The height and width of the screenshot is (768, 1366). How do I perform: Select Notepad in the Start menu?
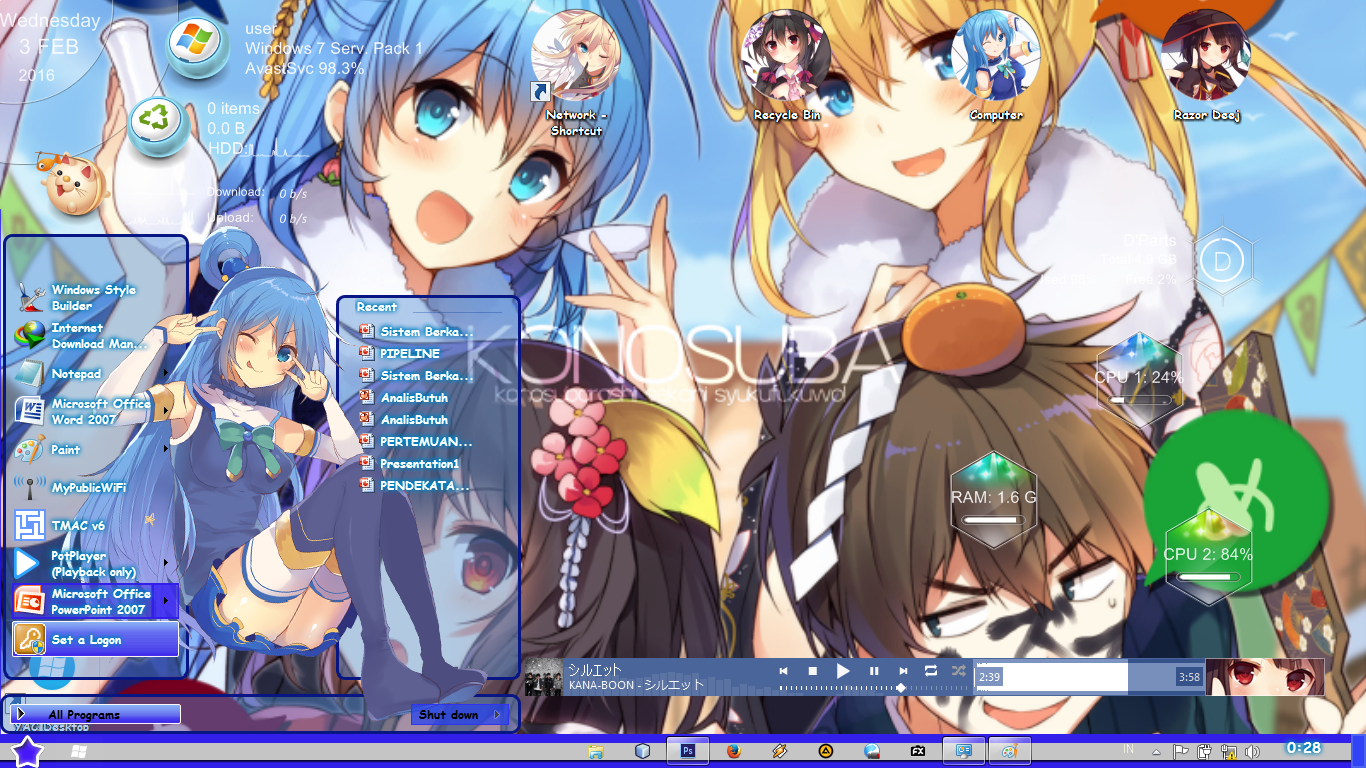point(75,372)
